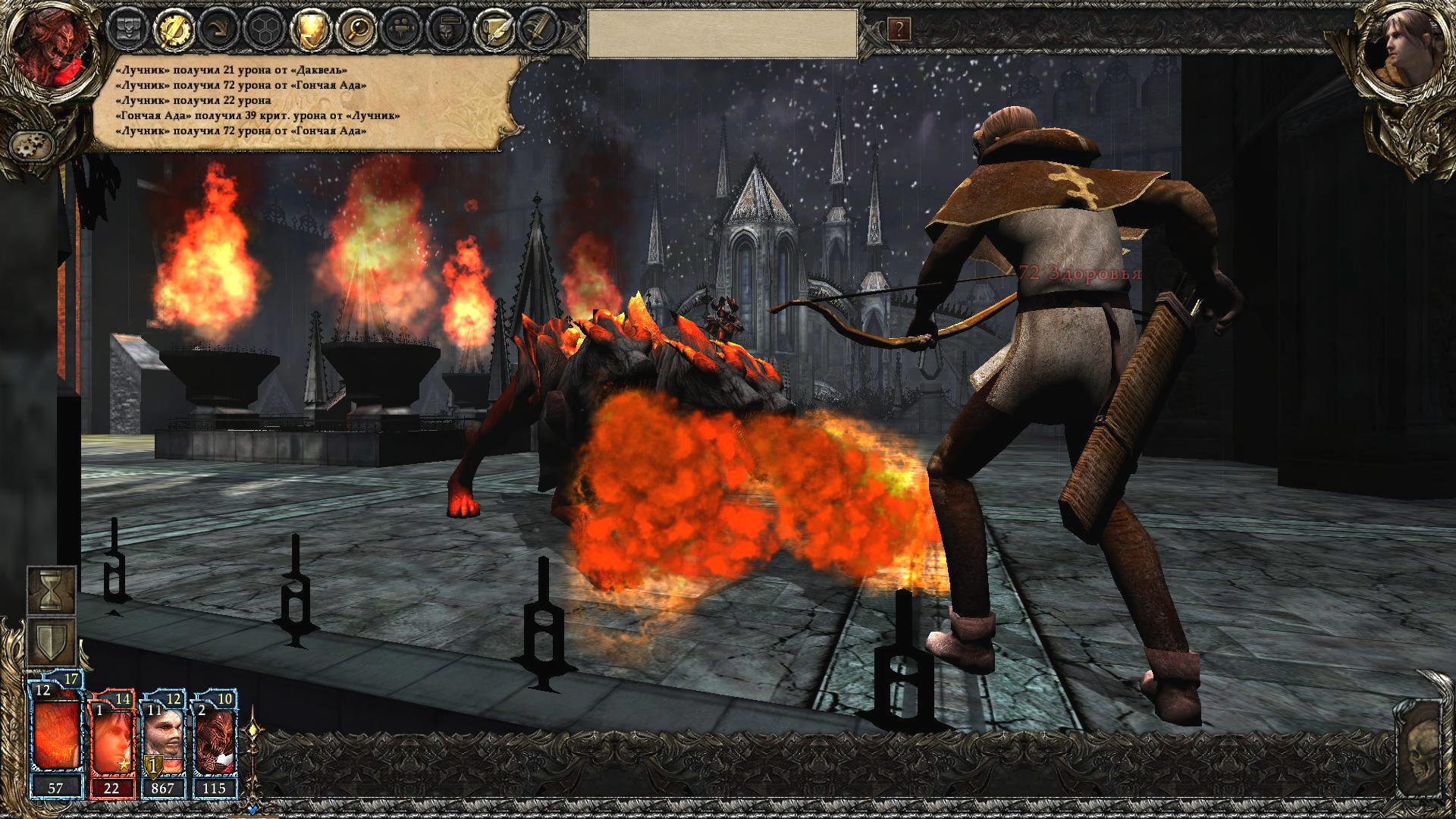Open the magnifying glass inspect button
Image resolution: width=1456 pixels, height=819 pixels.
(x=356, y=30)
